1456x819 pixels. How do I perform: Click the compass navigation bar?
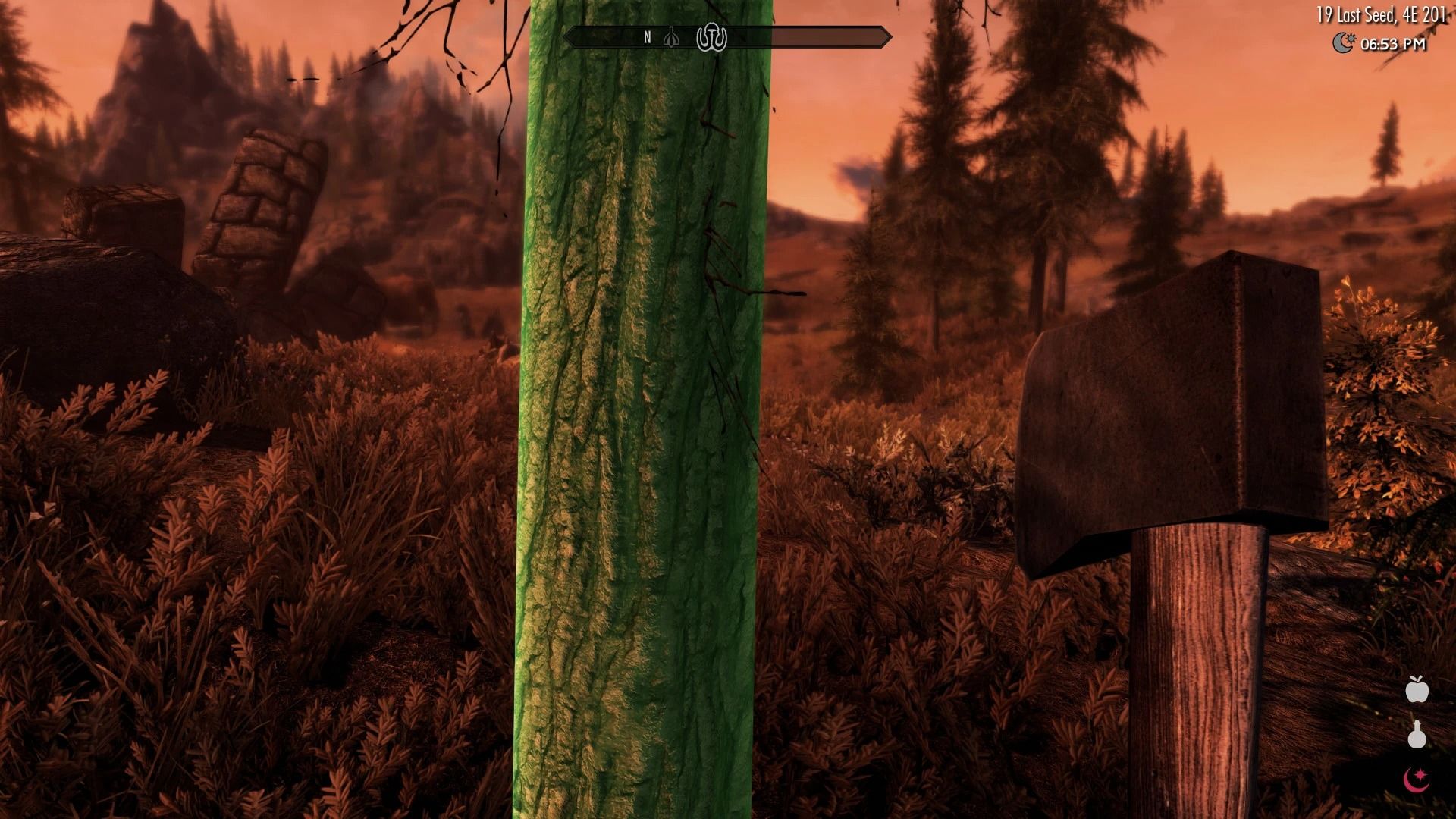tap(728, 35)
